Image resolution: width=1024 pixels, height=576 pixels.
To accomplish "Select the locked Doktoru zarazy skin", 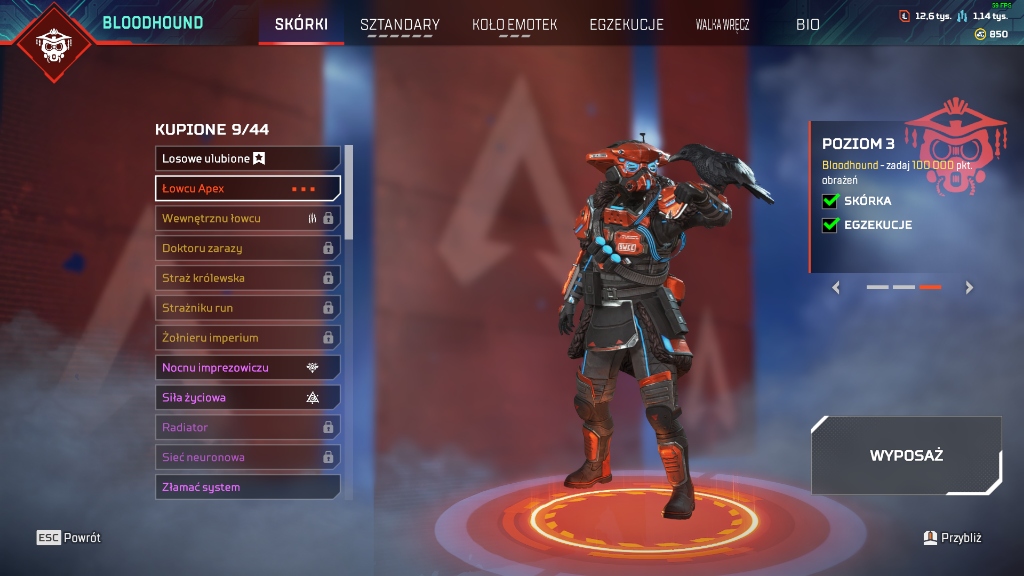I will click(x=248, y=248).
